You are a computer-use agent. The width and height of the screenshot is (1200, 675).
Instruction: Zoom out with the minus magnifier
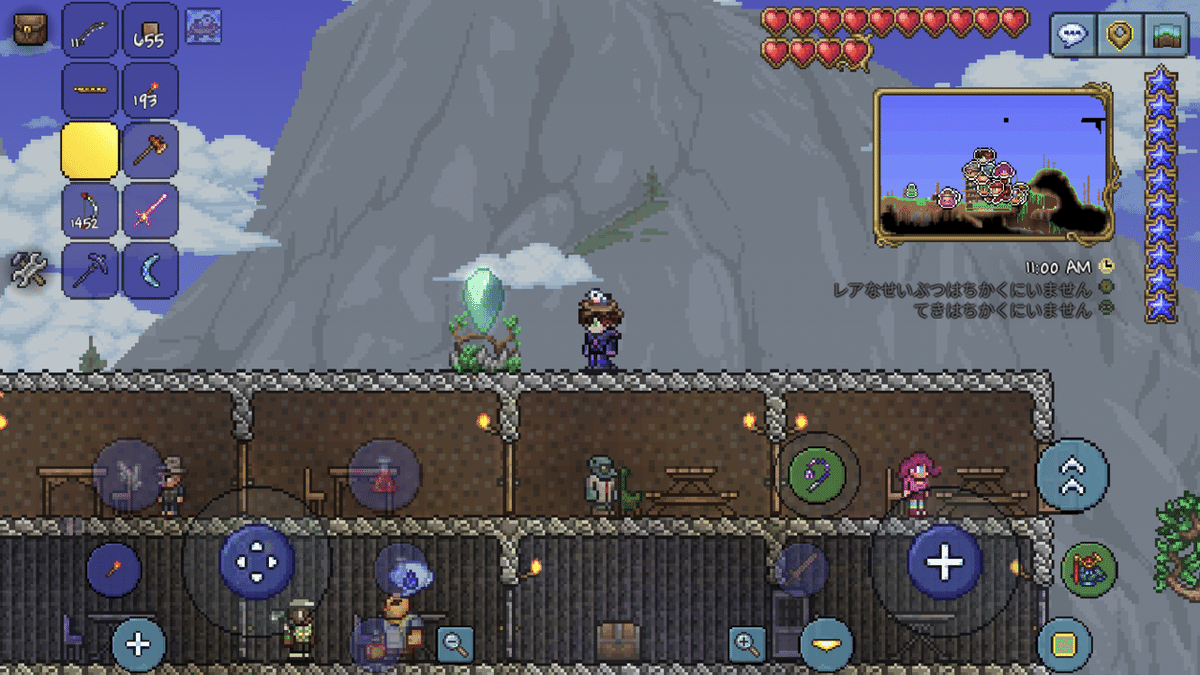click(455, 643)
